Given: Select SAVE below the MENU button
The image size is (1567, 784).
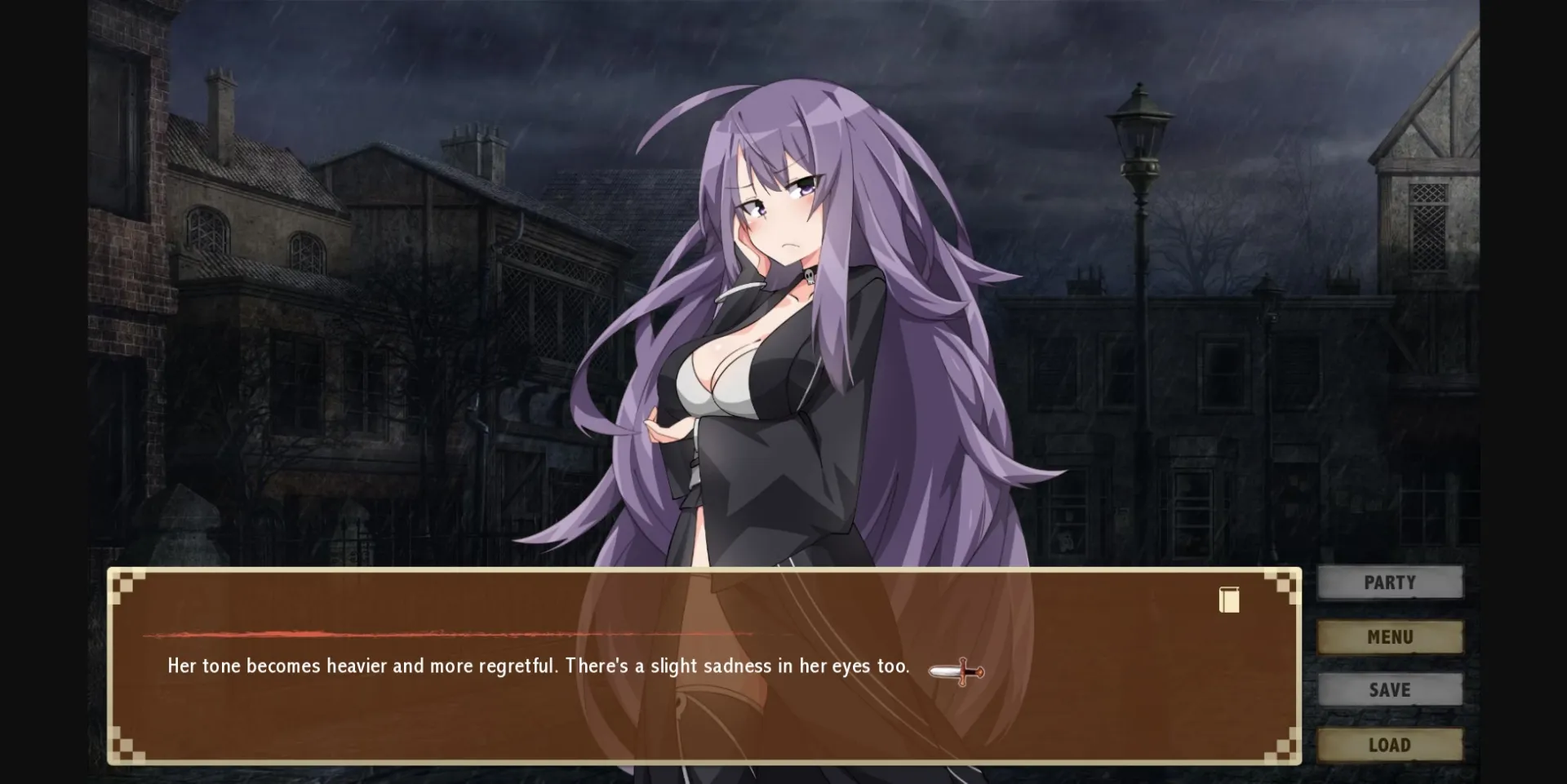Looking at the screenshot, I should 1390,689.
